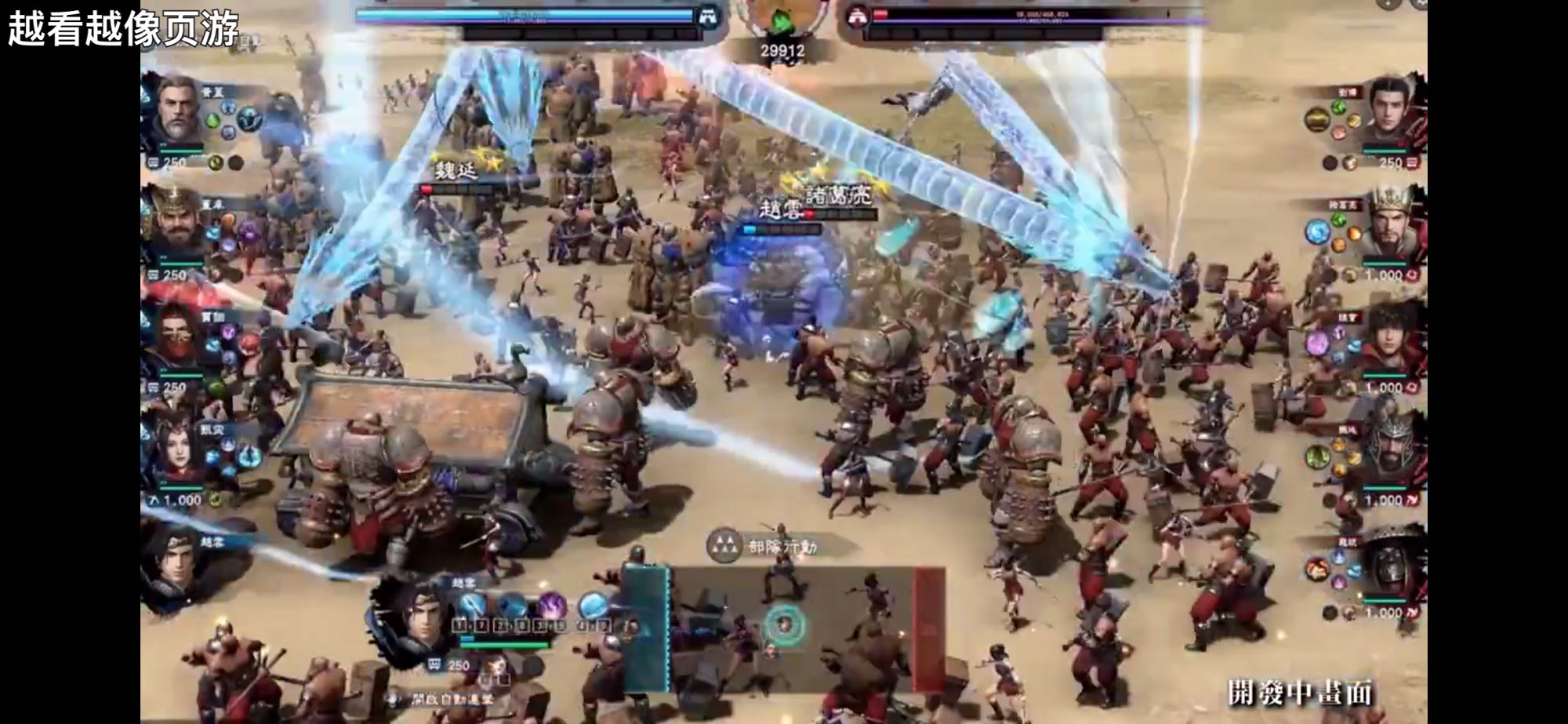Click the female general's blue flame skill
Viewport: 1568px width, 724px height.
click(x=249, y=455)
